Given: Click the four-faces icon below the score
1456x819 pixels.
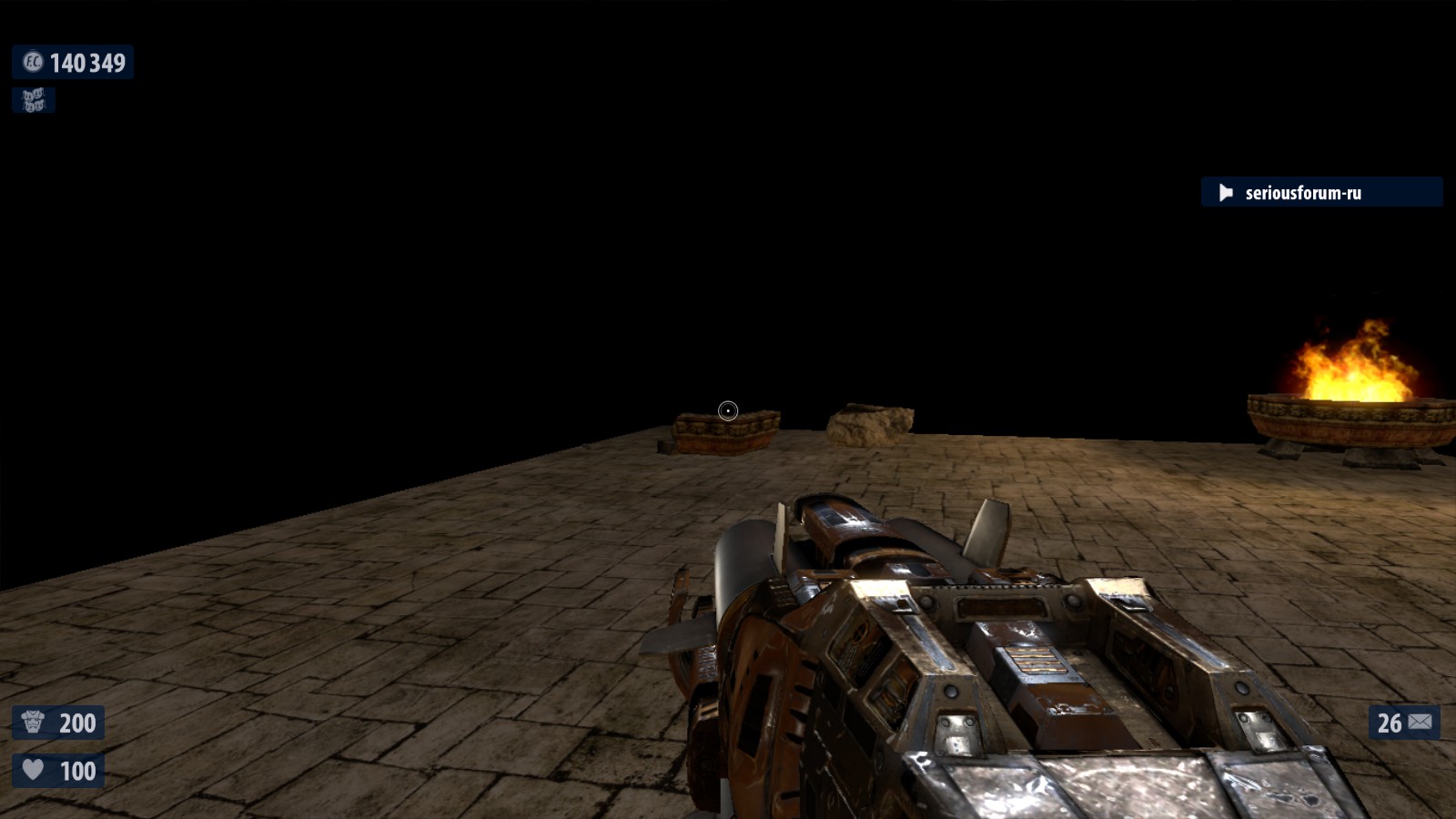Looking at the screenshot, I should (x=34, y=100).
